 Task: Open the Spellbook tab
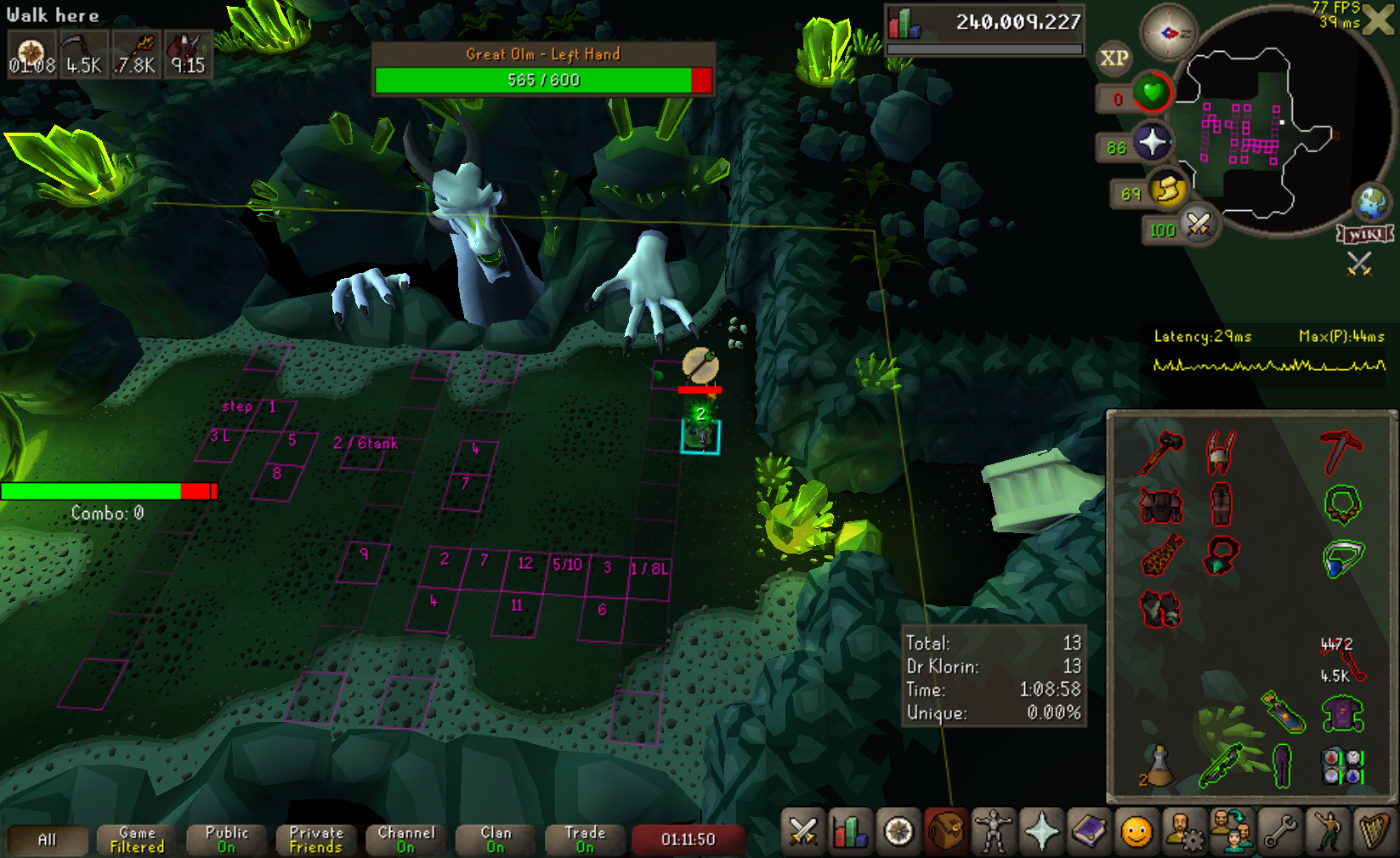1089,832
